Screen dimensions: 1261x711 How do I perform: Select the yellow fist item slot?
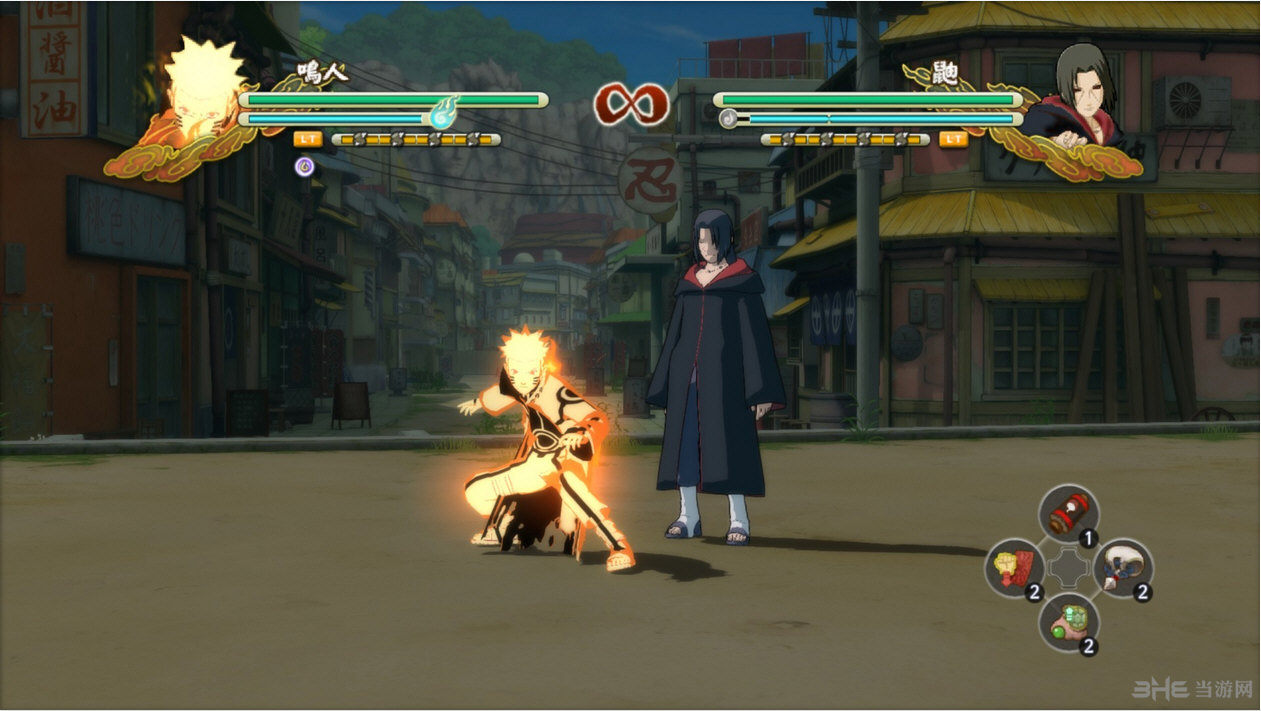pyautogui.click(x=1014, y=567)
